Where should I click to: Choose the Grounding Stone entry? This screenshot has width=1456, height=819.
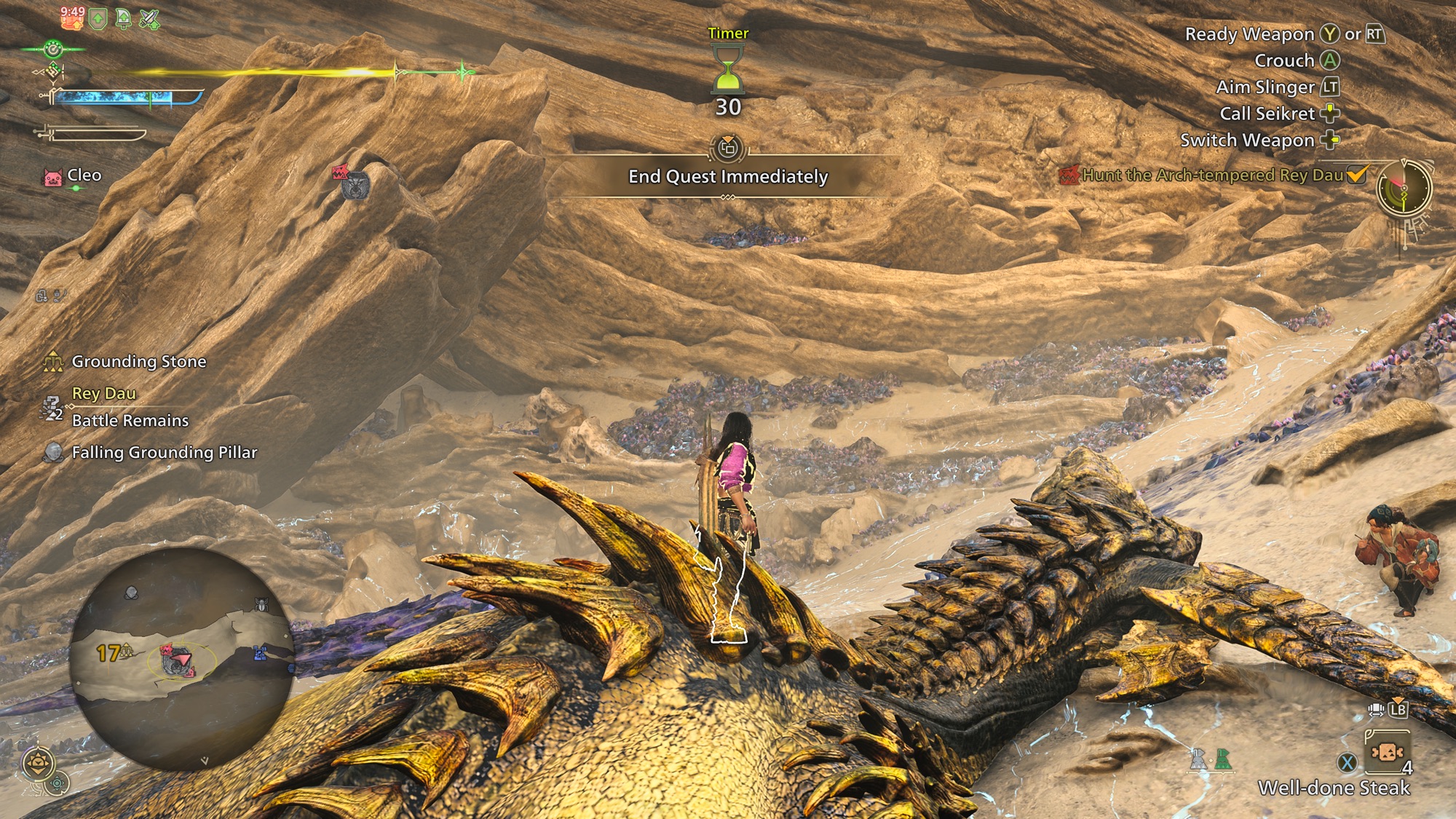tap(138, 362)
